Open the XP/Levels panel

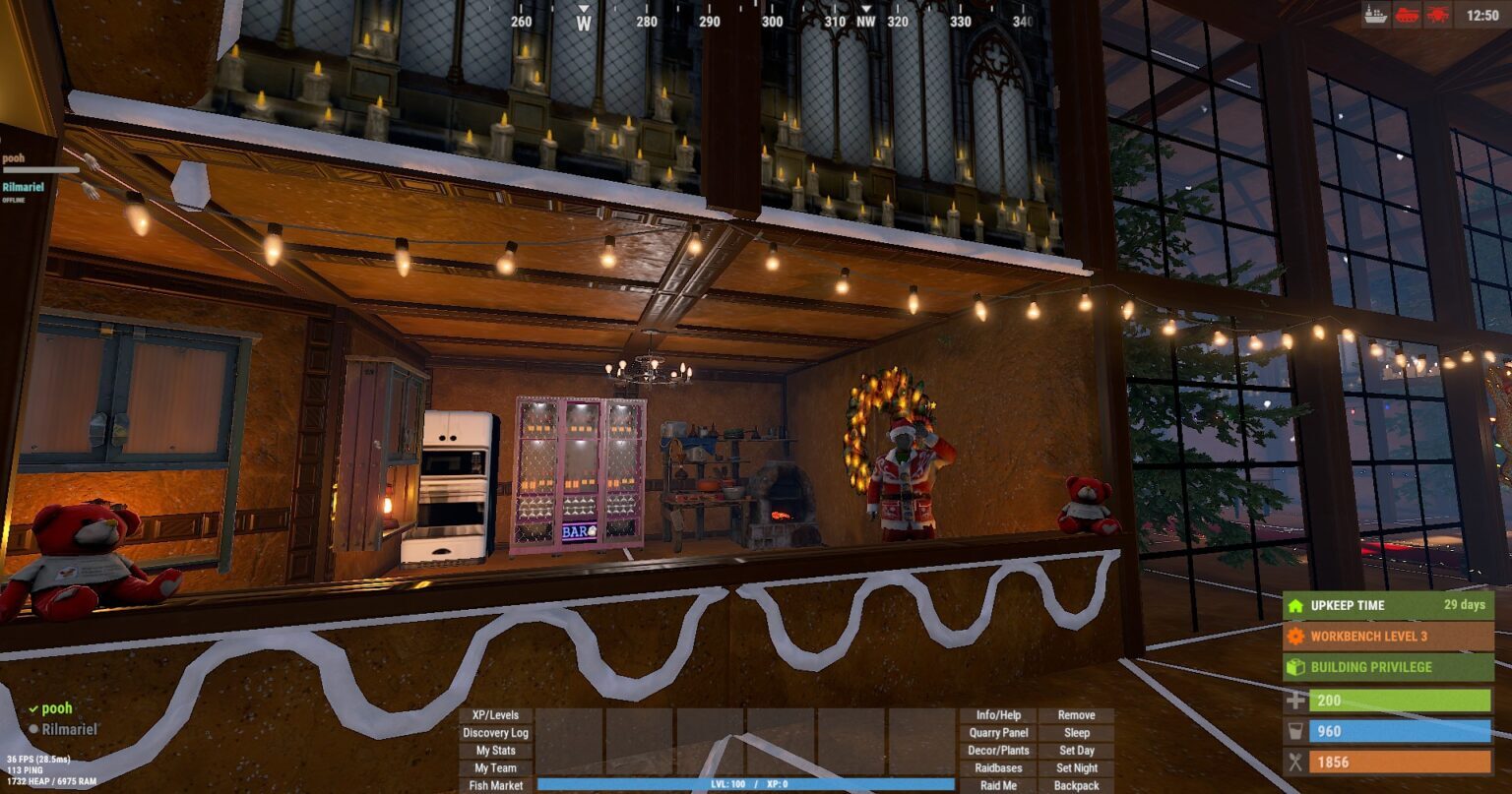pyautogui.click(x=496, y=715)
